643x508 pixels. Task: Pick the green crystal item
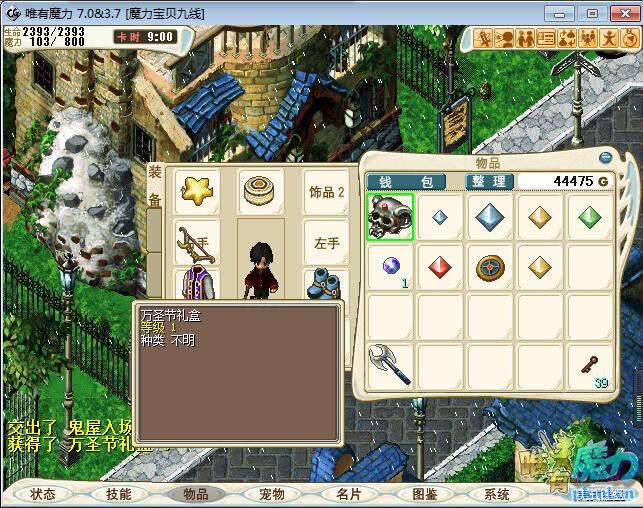coord(590,216)
